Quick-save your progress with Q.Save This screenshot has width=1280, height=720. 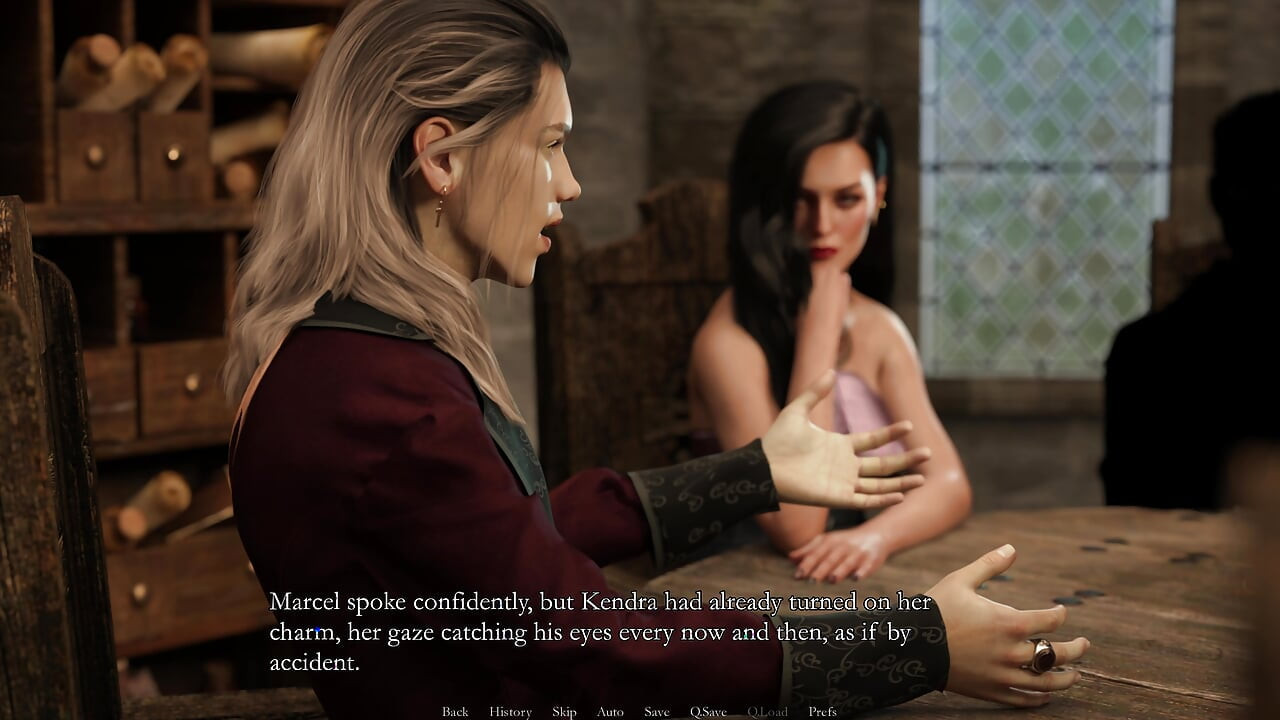tap(709, 711)
